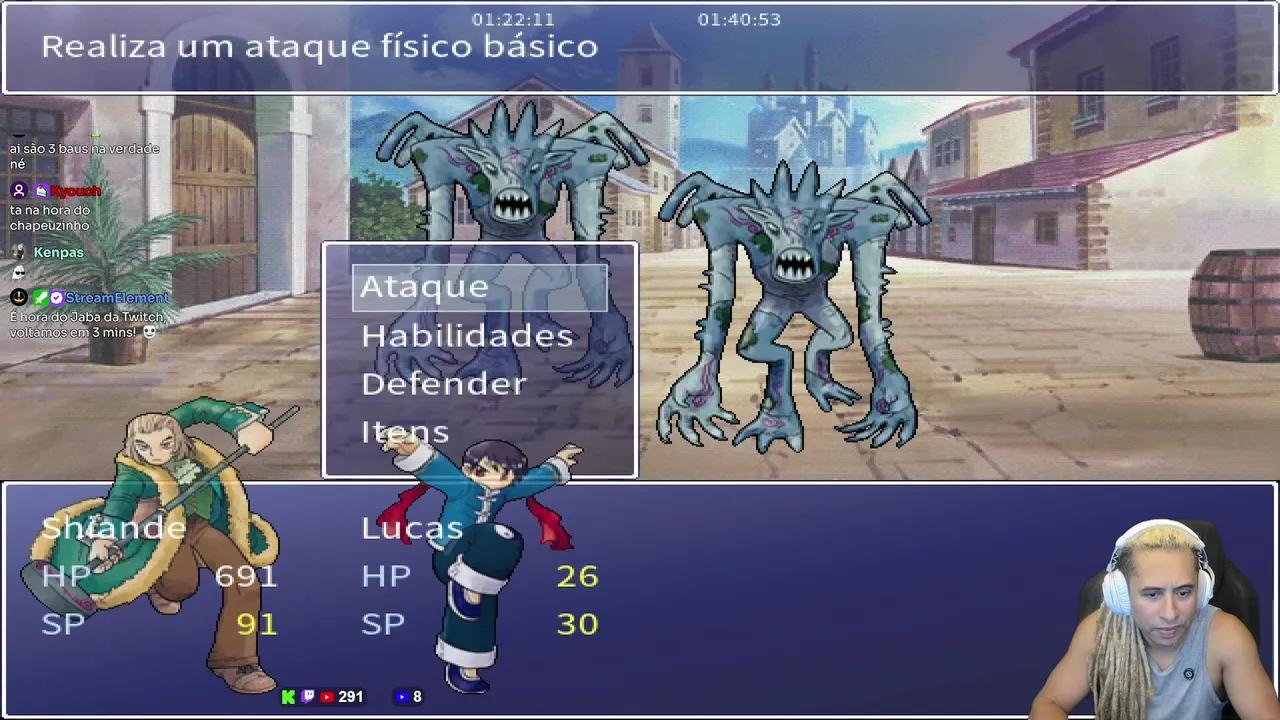Click the purple verified badge by StreamElement
1280x720 pixels.
point(56,298)
